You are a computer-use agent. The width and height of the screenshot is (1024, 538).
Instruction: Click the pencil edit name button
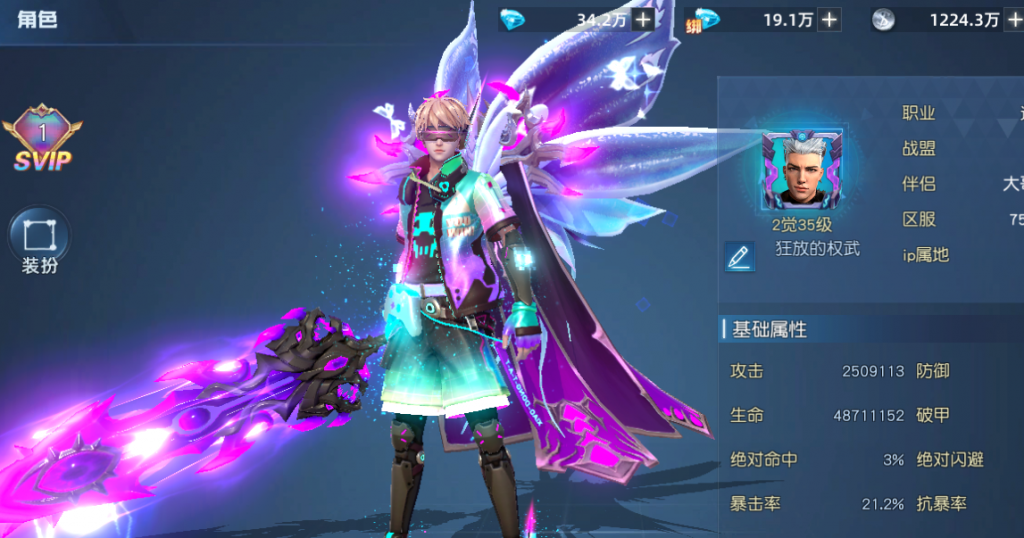(740, 257)
